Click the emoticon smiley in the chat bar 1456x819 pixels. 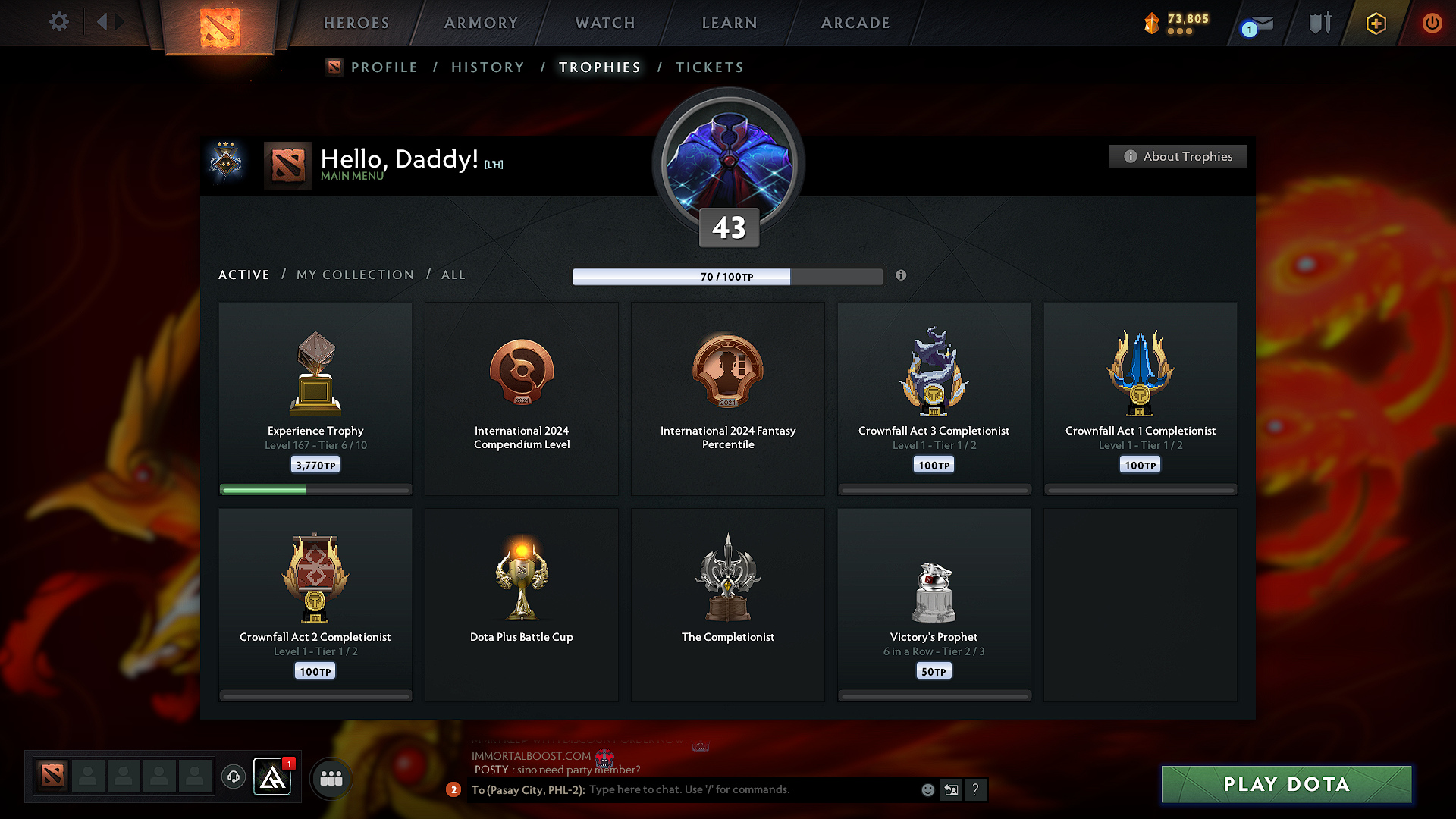pyautogui.click(x=927, y=789)
